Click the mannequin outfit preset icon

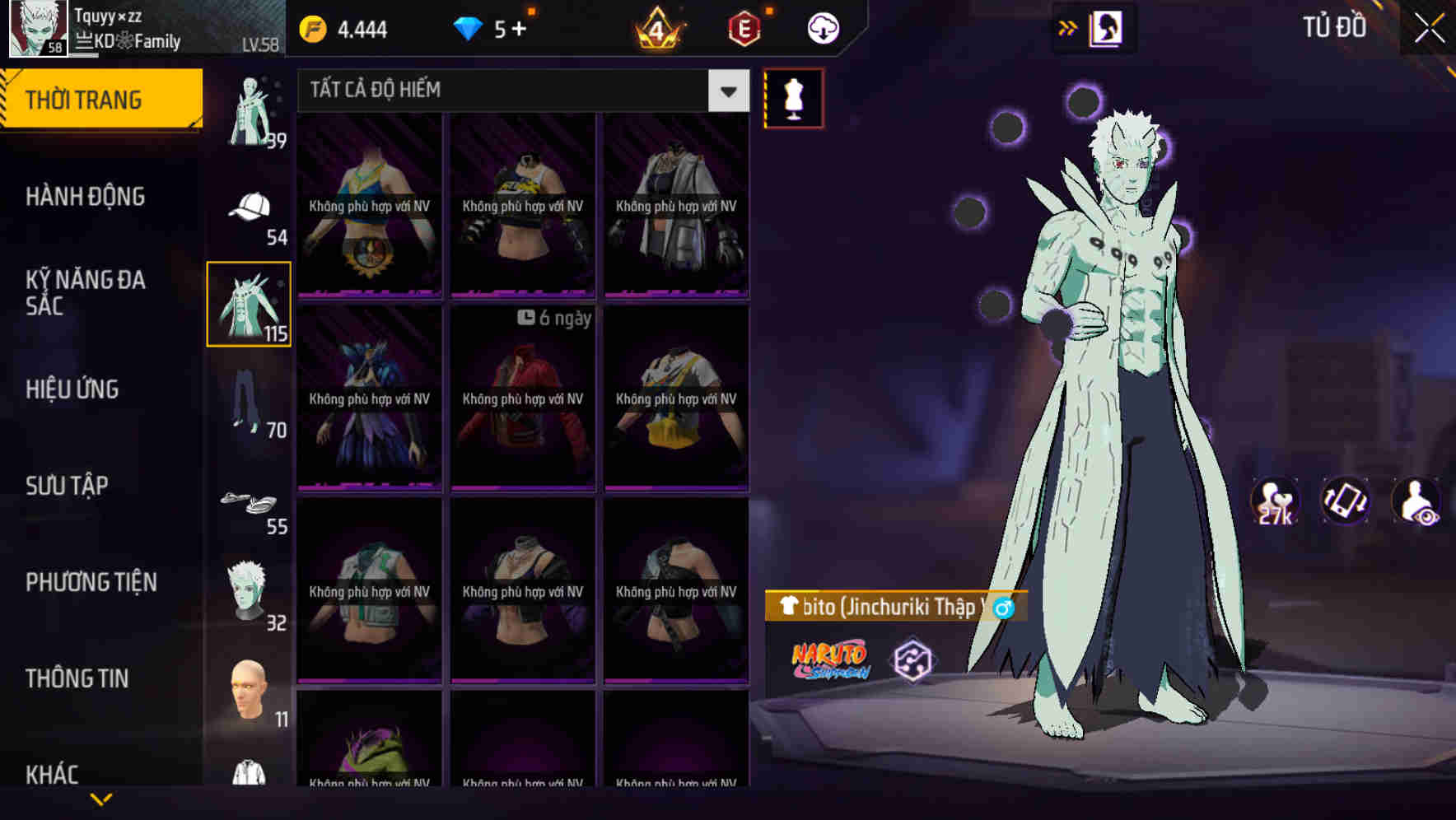[x=794, y=99]
